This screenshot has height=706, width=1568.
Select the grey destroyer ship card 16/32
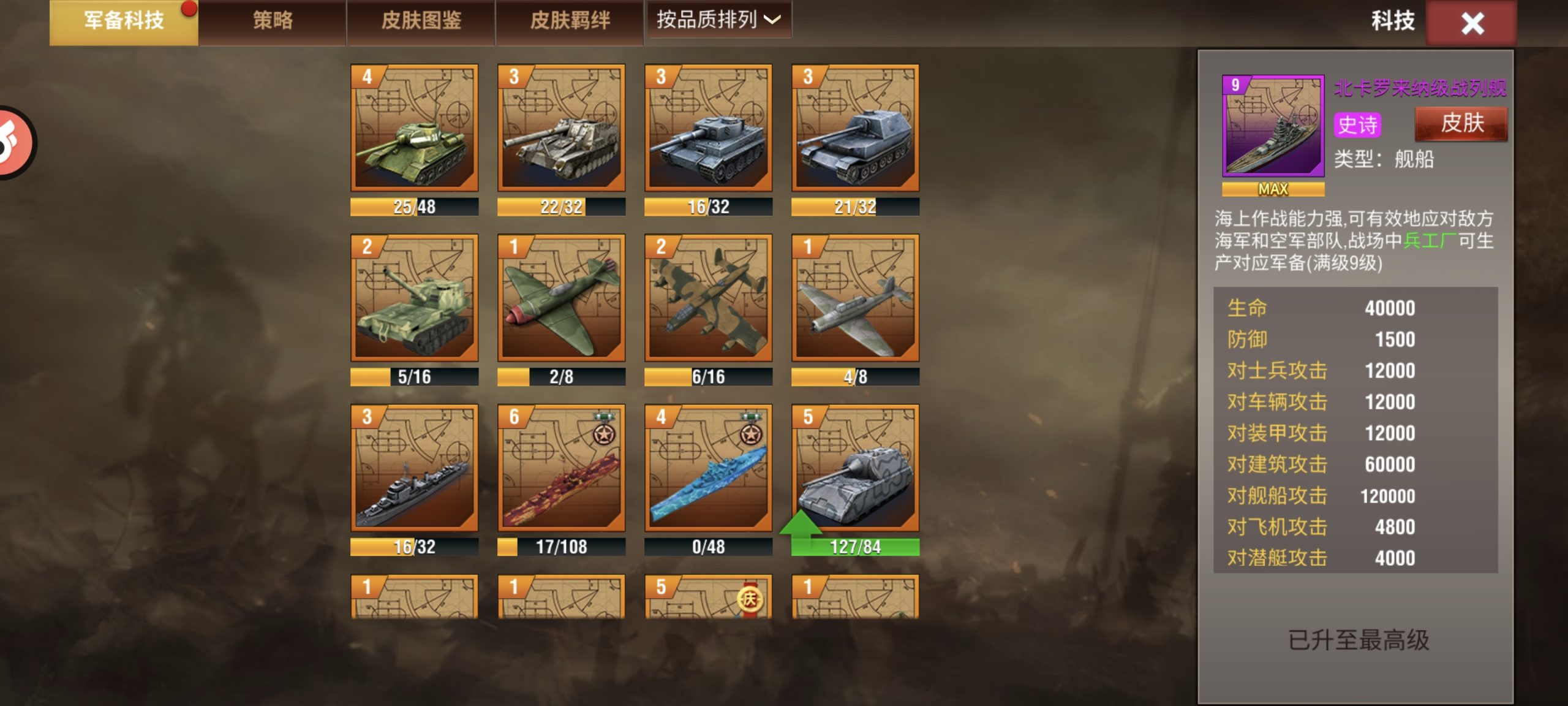(x=414, y=468)
